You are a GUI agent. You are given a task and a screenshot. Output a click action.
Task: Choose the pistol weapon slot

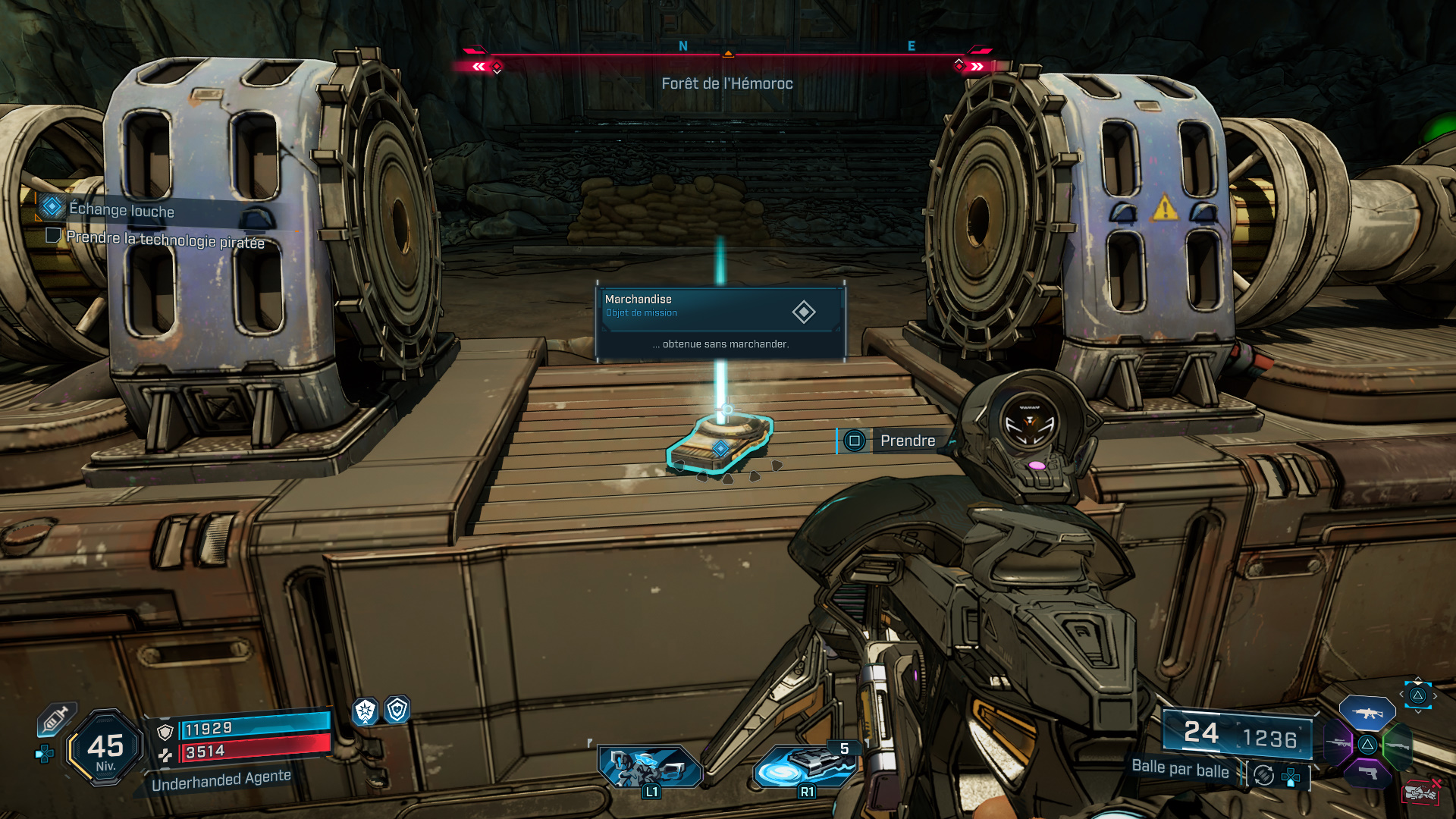click(1367, 773)
